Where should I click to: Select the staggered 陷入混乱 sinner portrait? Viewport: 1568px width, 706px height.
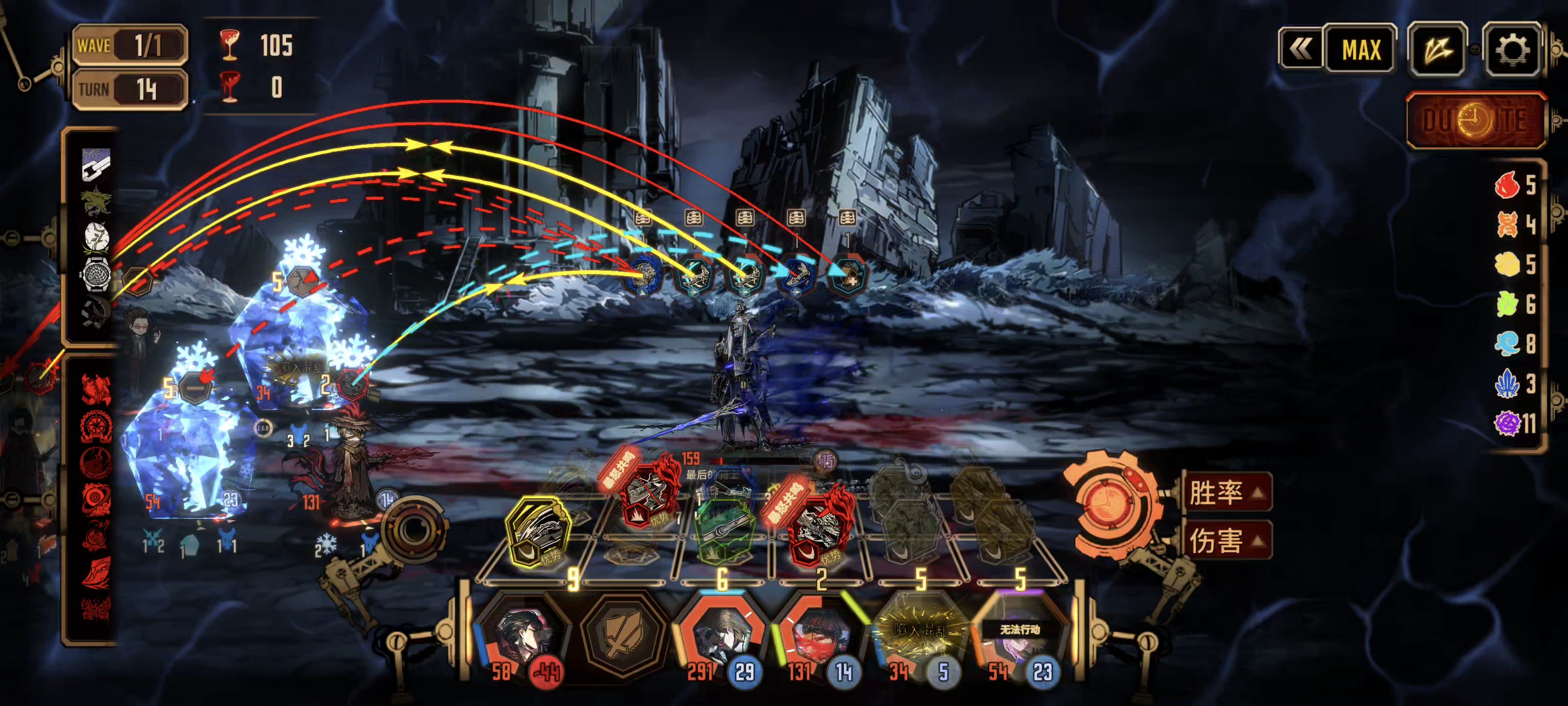pyautogui.click(x=919, y=635)
